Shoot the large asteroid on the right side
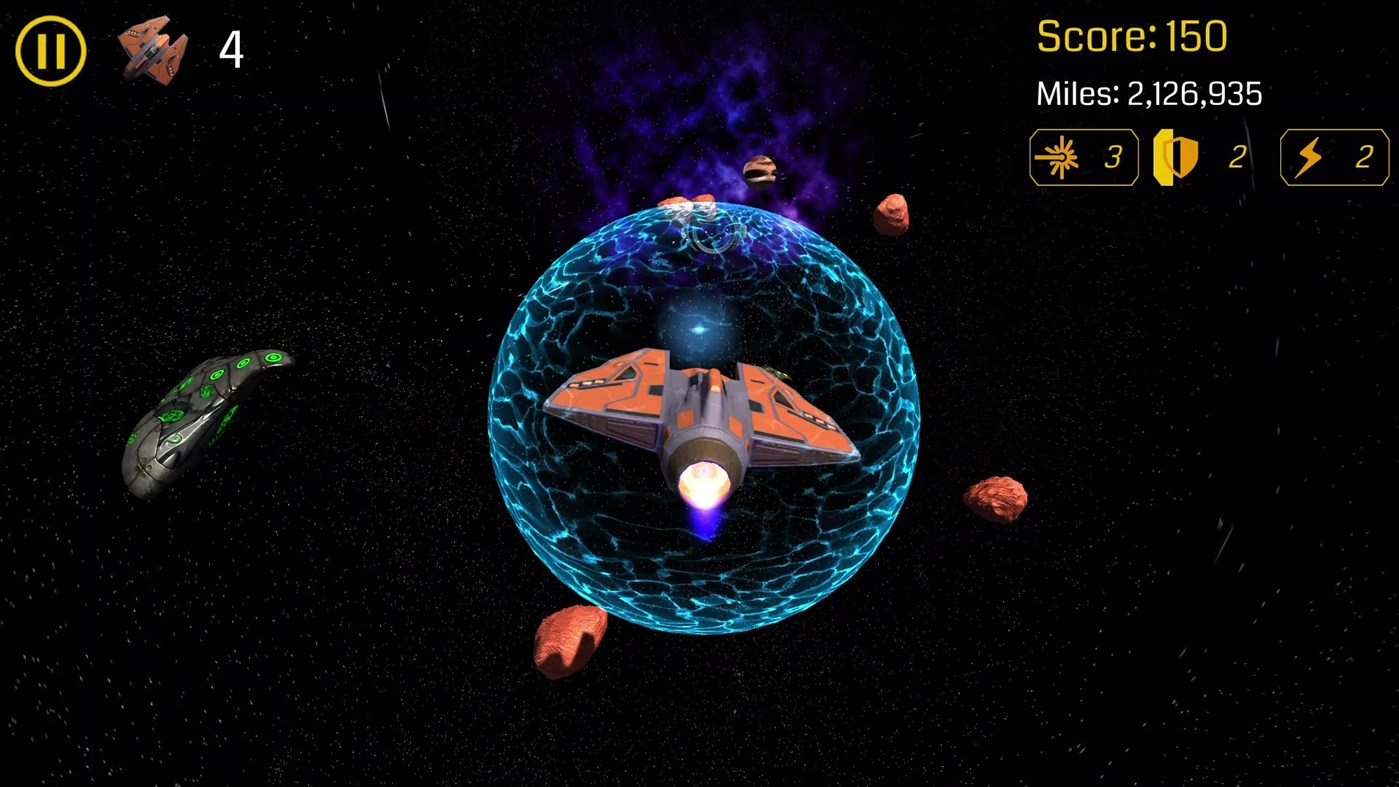This screenshot has height=787, width=1399. 995,497
